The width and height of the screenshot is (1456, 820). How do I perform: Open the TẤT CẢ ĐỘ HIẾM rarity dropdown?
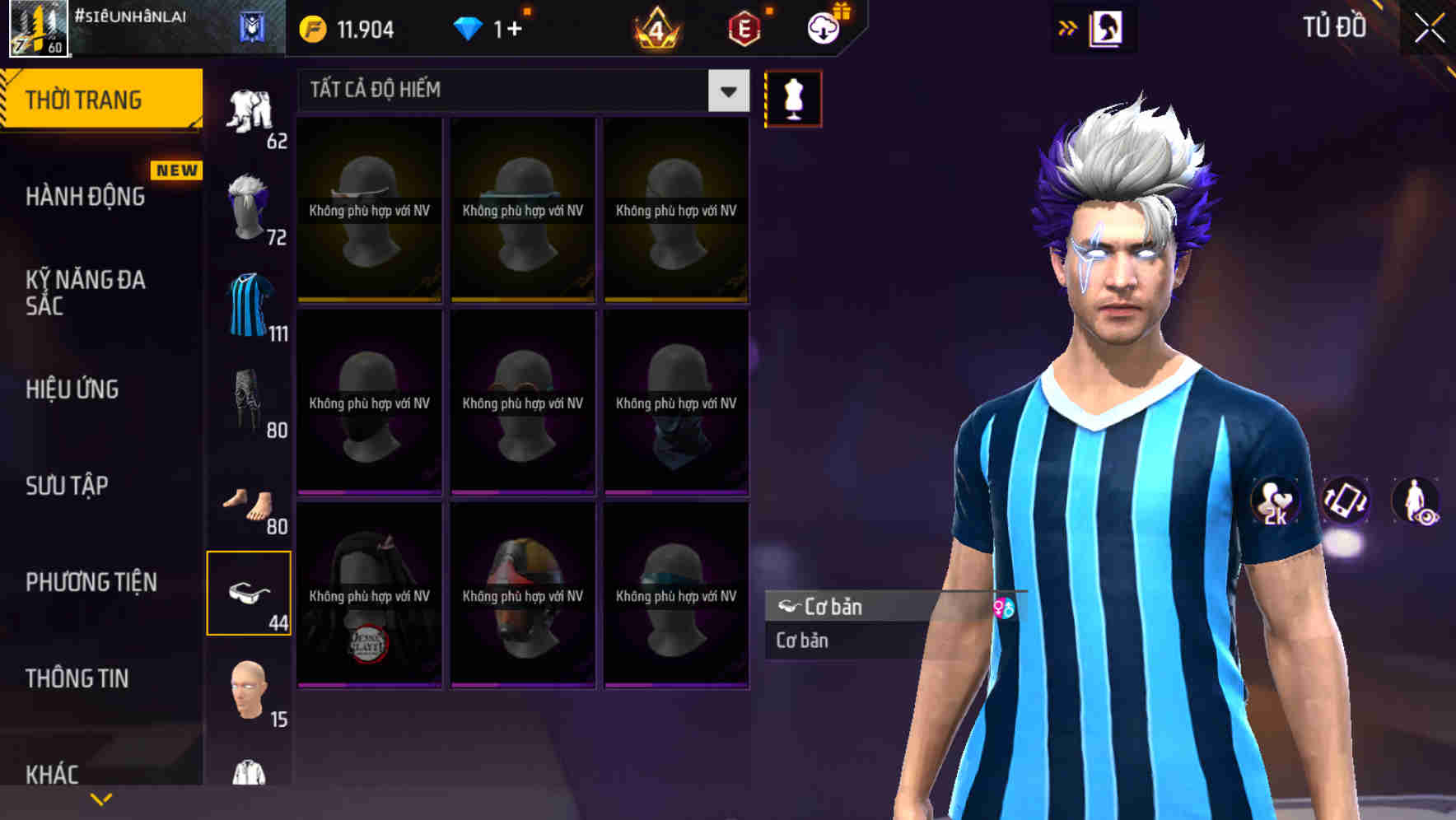click(x=519, y=91)
